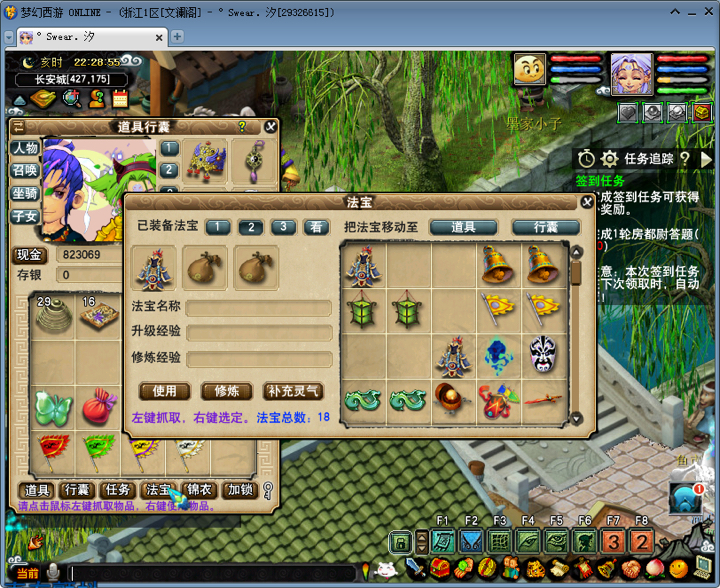This screenshot has height=588, width=720.
Task: Click the 使用 (use) button
Action: pyautogui.click(x=164, y=391)
